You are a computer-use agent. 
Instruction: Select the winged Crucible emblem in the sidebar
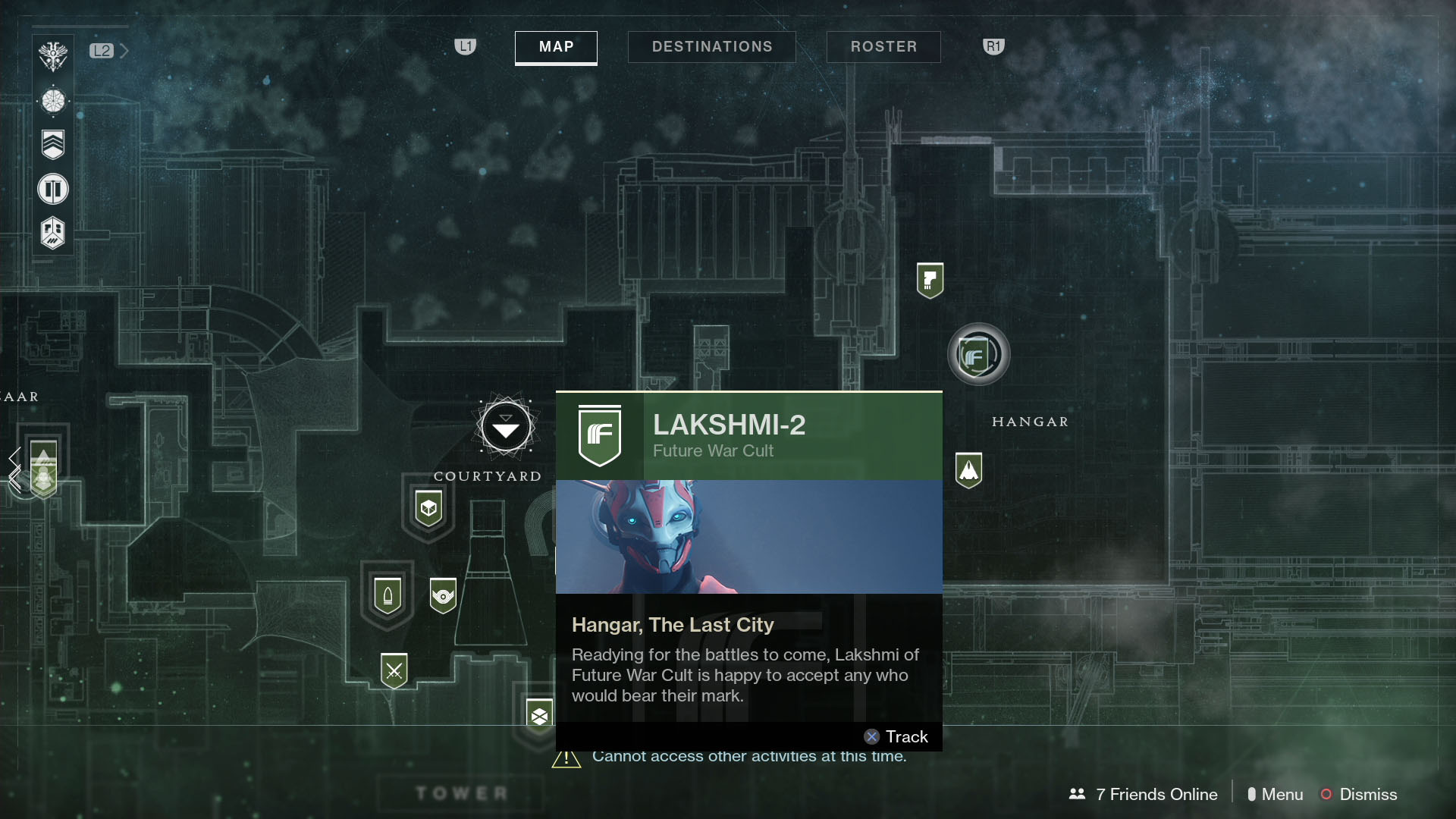click(53, 54)
